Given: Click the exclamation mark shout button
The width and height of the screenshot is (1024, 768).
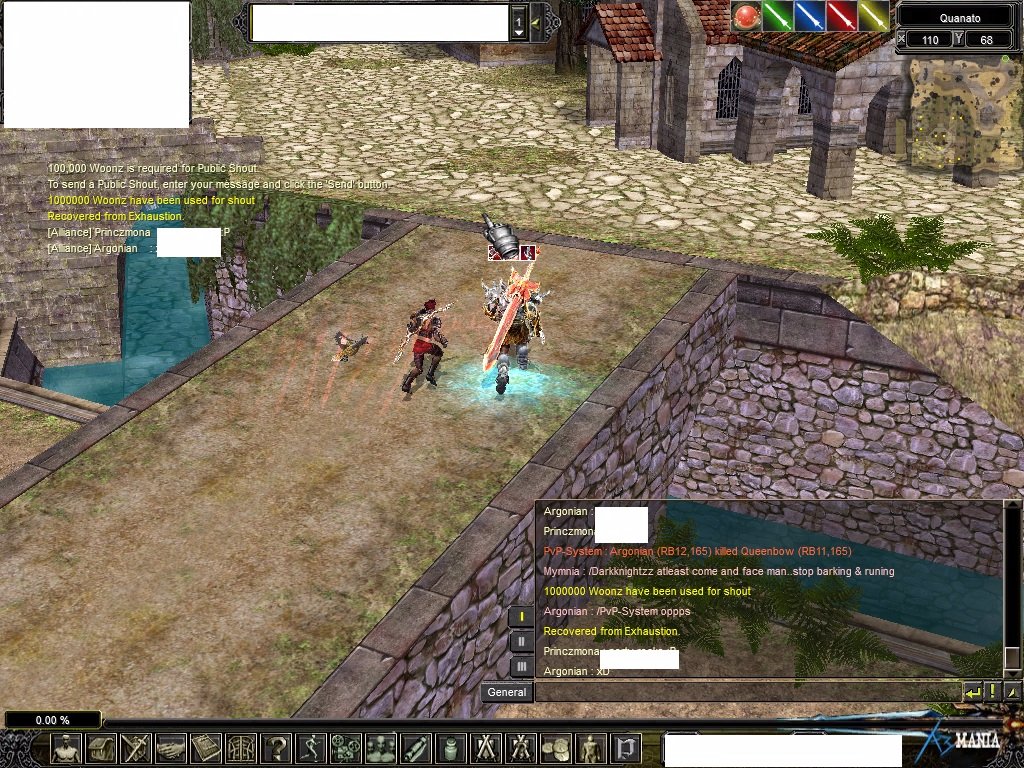Looking at the screenshot, I should tap(993, 691).
